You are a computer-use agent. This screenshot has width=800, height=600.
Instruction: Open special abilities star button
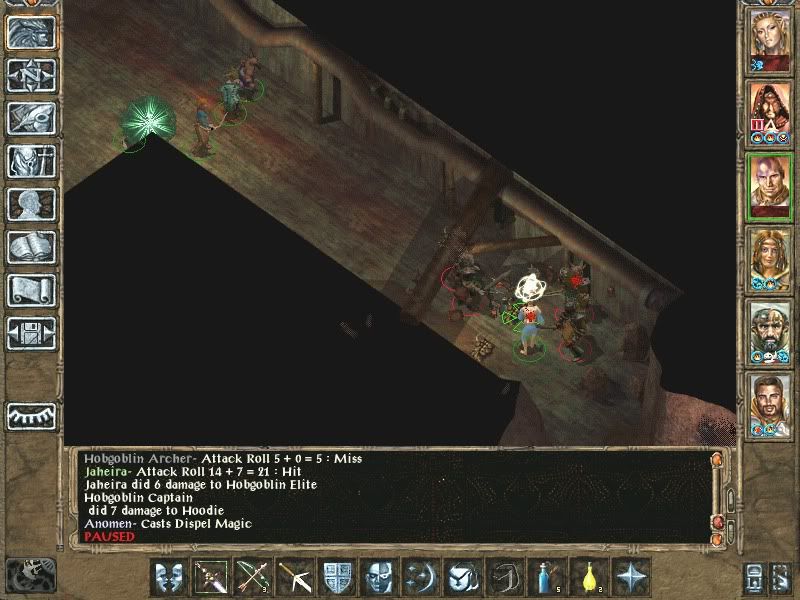[x=630, y=577]
